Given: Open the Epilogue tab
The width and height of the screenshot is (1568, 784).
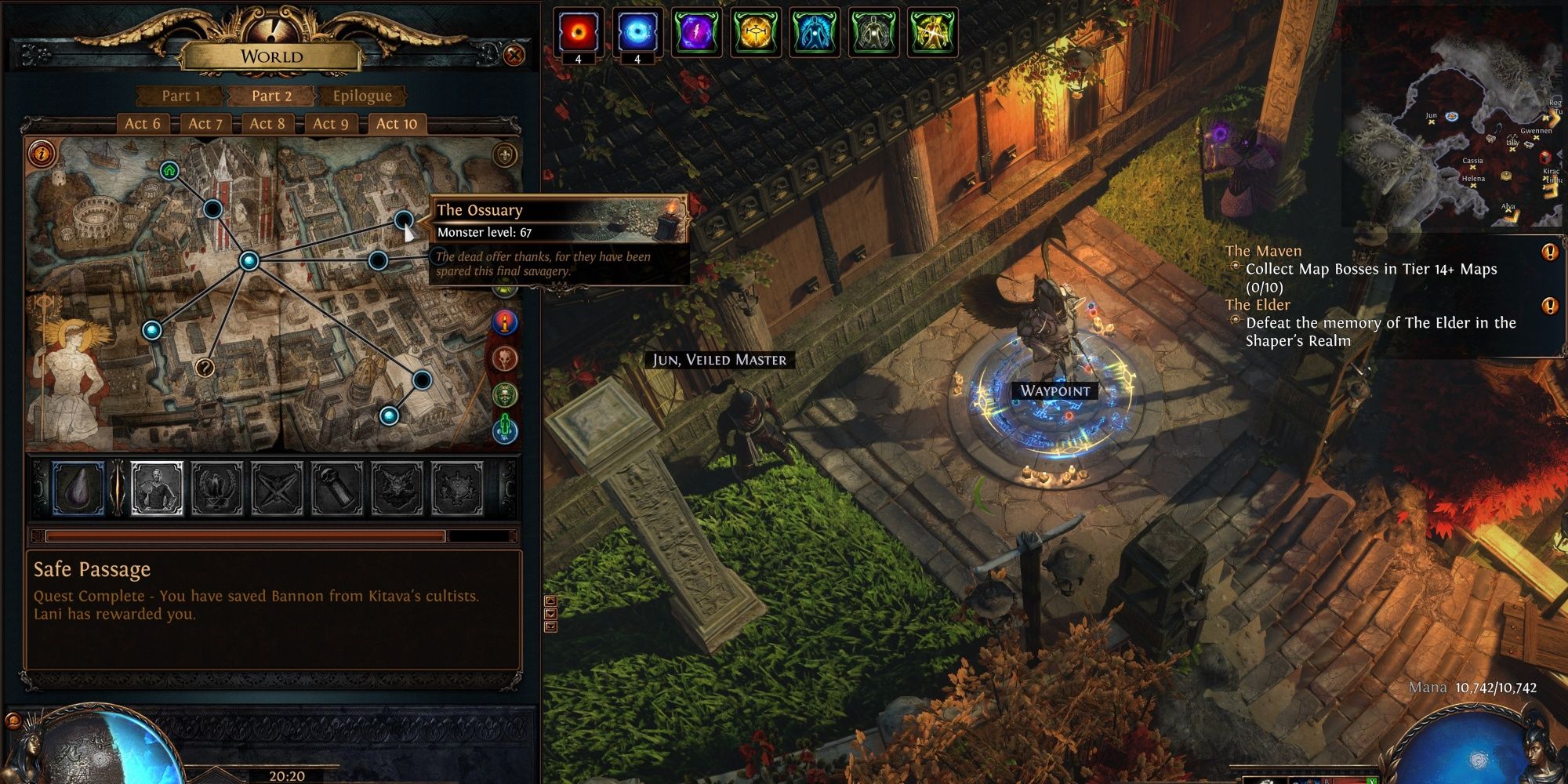Looking at the screenshot, I should 361,96.
